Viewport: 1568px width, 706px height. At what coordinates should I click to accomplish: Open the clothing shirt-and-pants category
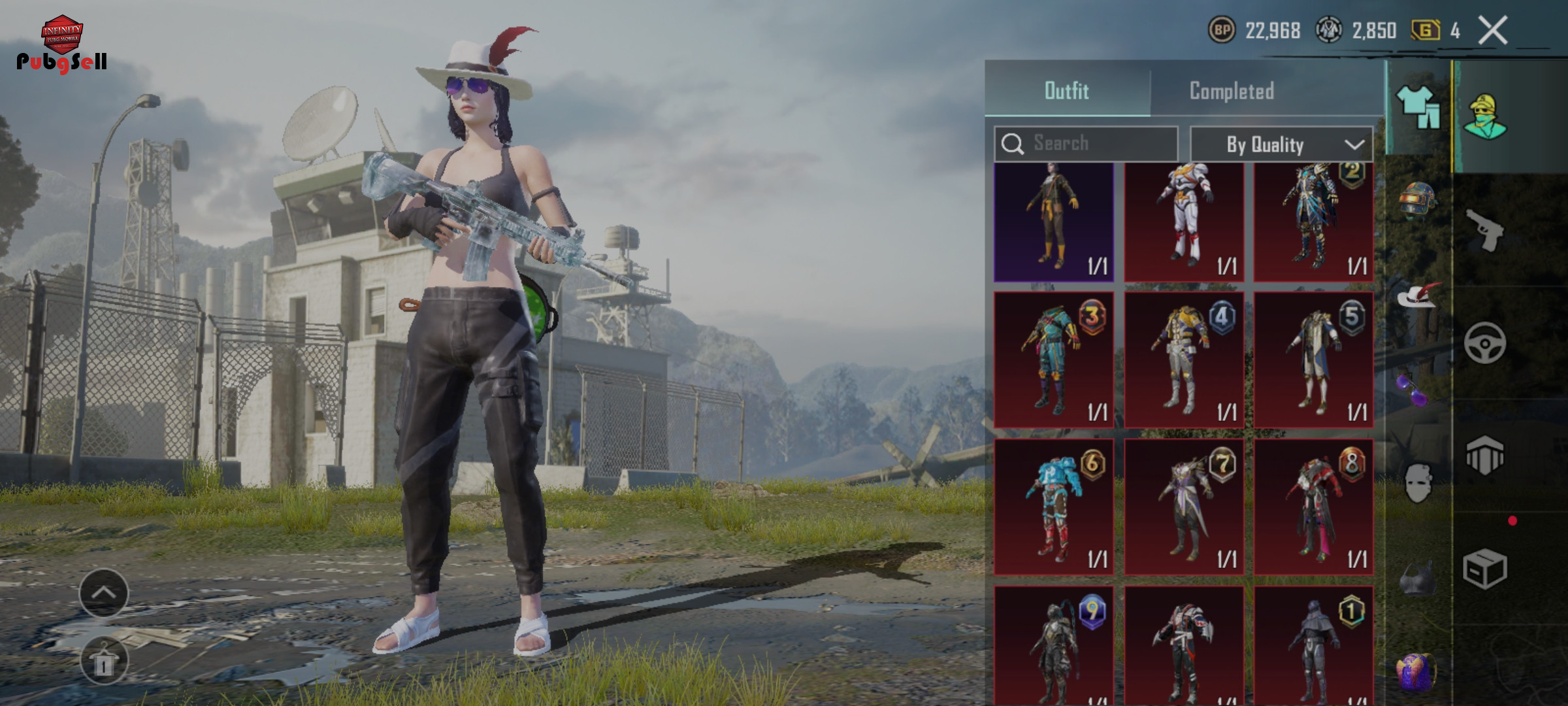click(x=1418, y=108)
